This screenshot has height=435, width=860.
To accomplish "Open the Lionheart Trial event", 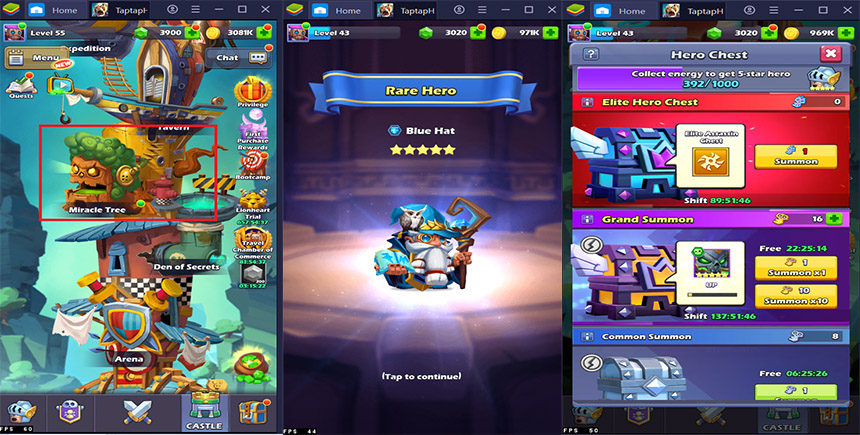I will coord(252,200).
